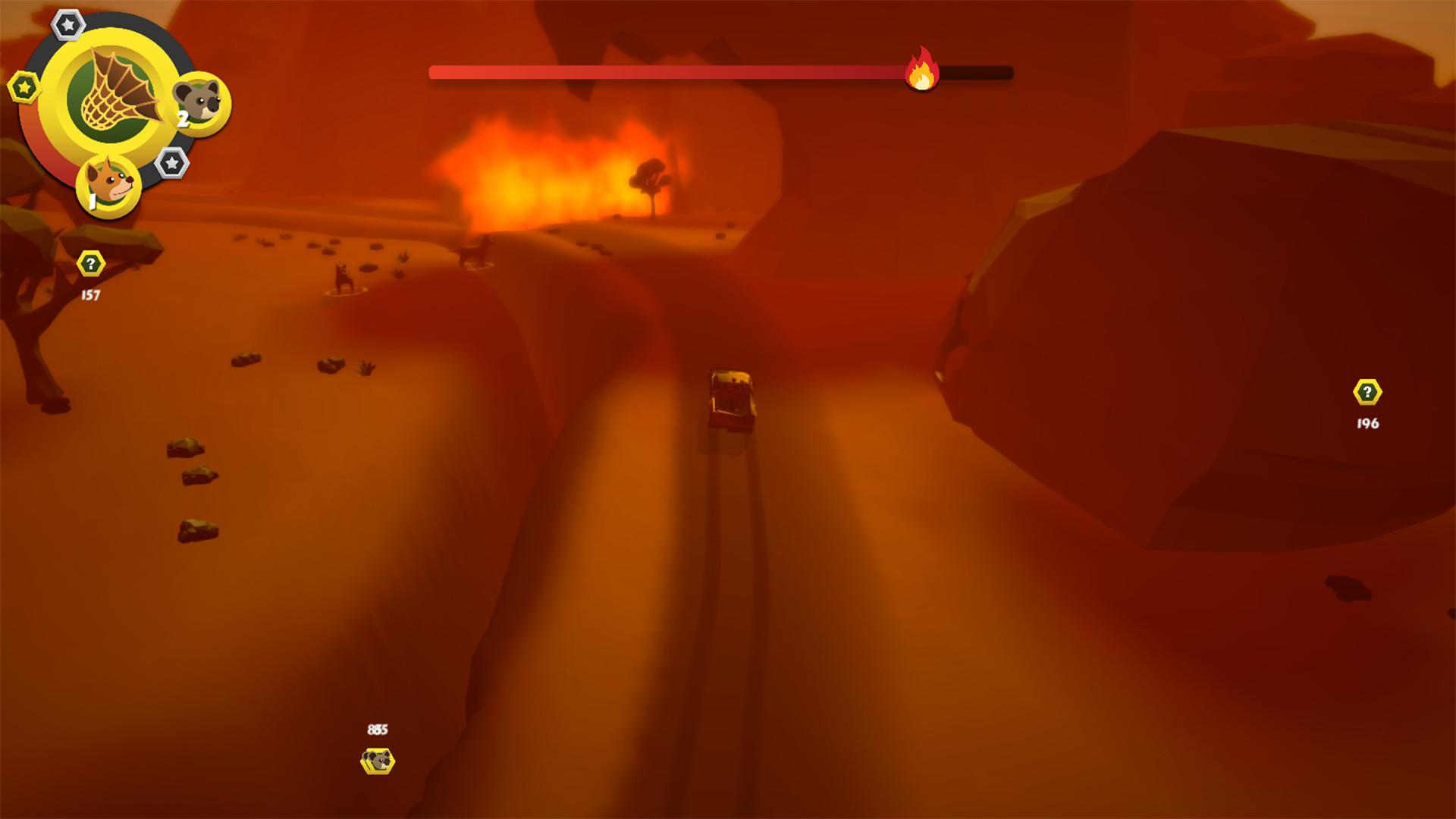1456x819 pixels.
Task: Click the fire progress bar at the top
Action: tap(720, 72)
